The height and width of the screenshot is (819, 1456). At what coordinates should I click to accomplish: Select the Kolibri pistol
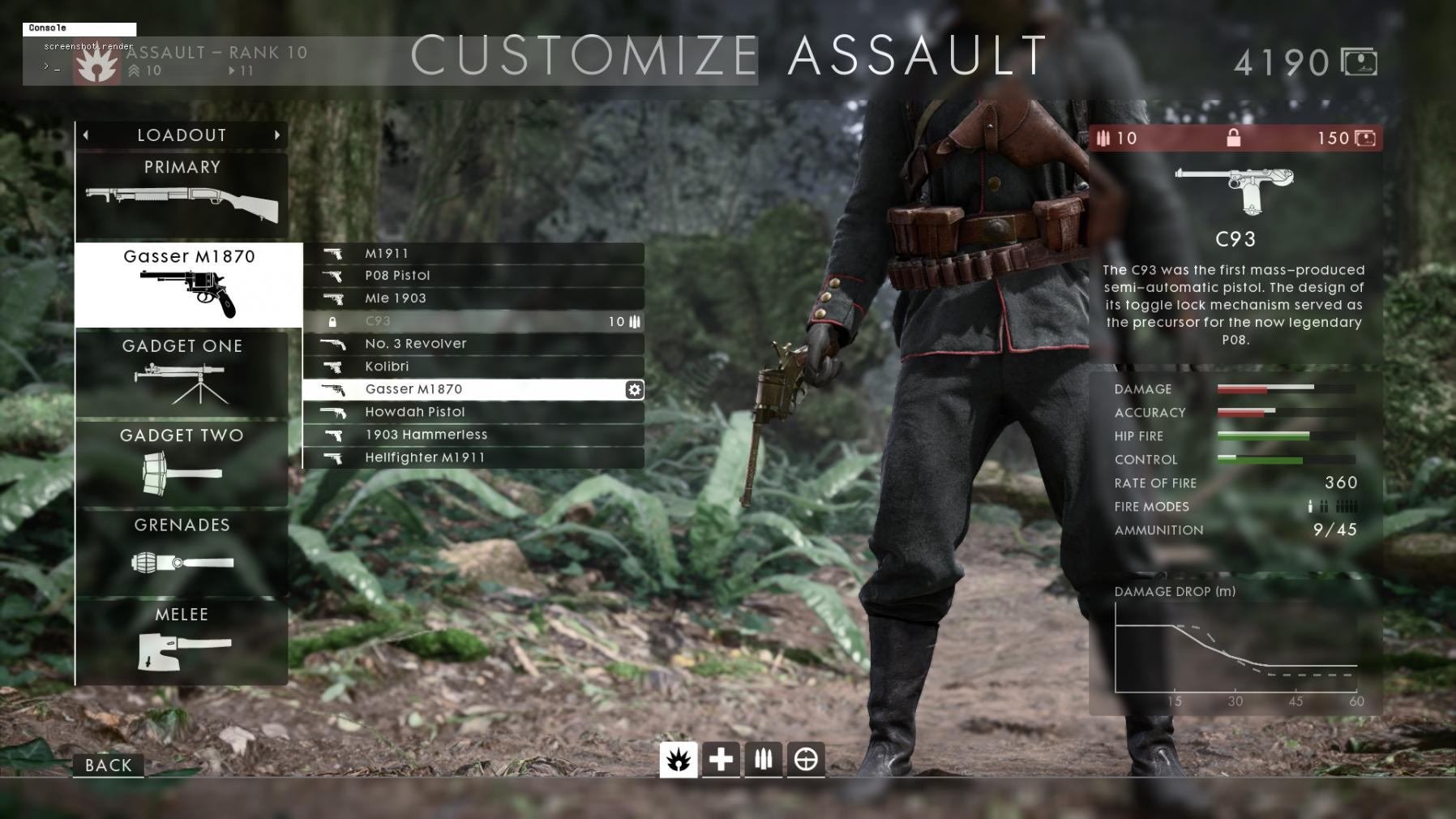(473, 367)
